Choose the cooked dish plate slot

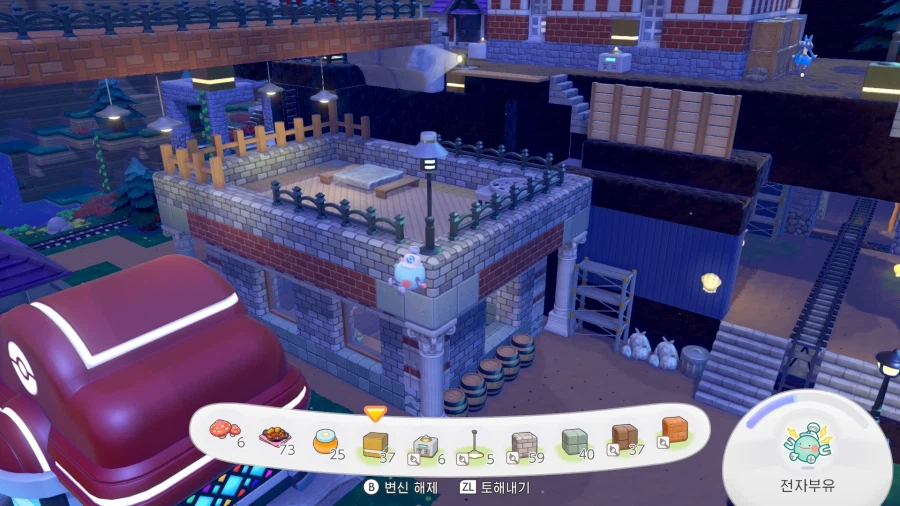pyautogui.click(x=272, y=436)
